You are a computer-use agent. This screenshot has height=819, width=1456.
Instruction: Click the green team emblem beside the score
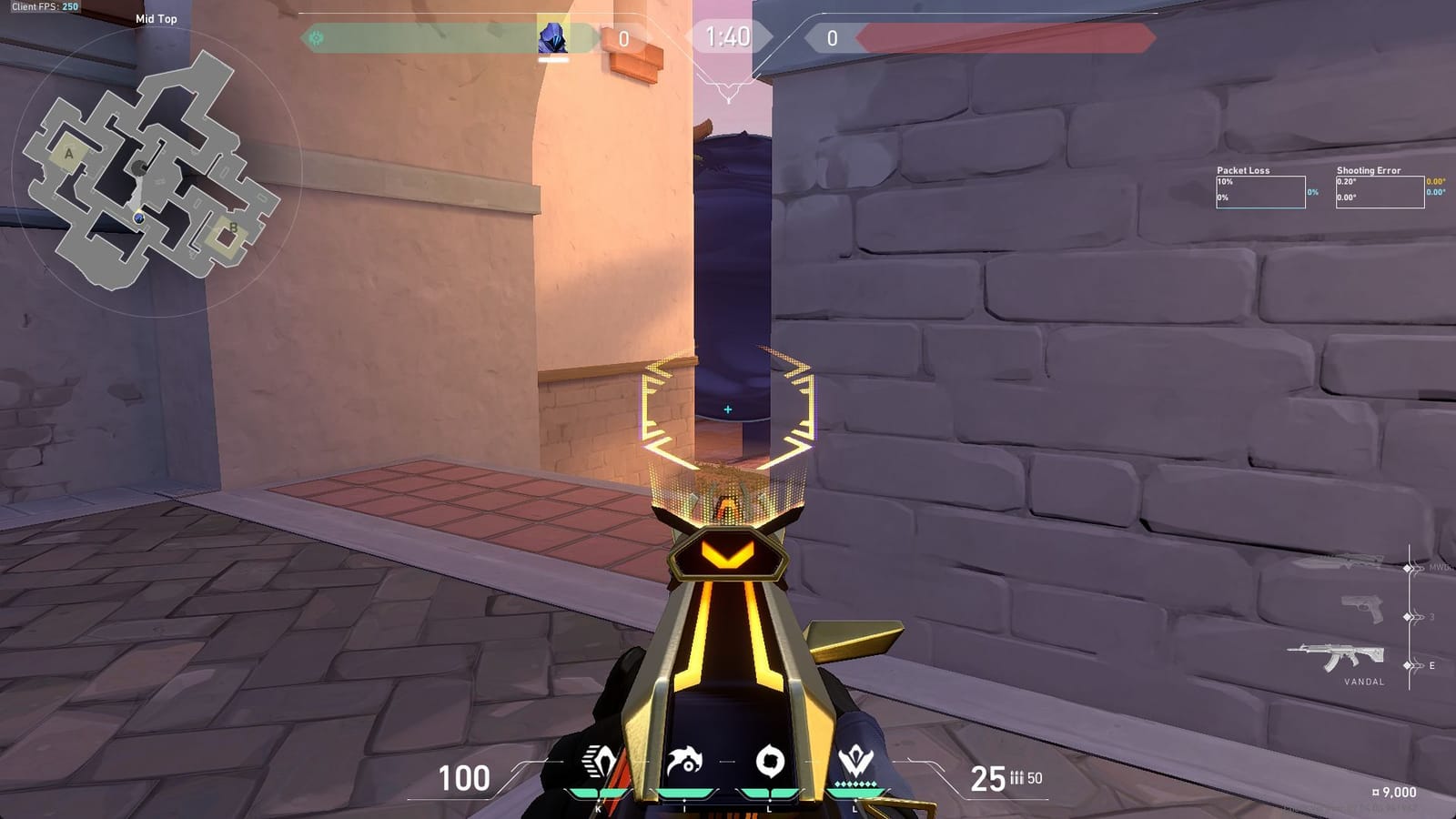click(314, 38)
